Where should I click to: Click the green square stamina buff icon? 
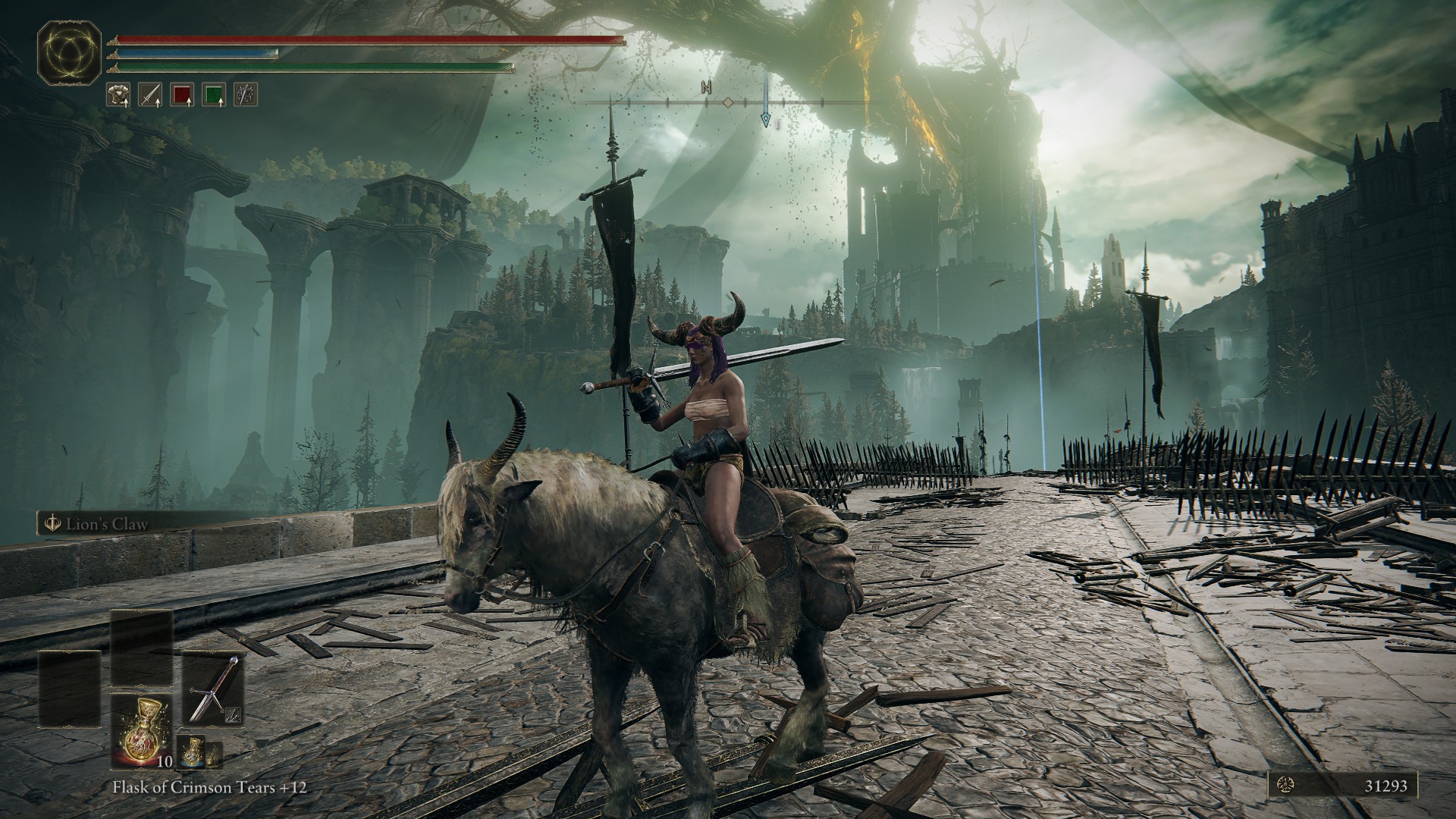(x=214, y=94)
